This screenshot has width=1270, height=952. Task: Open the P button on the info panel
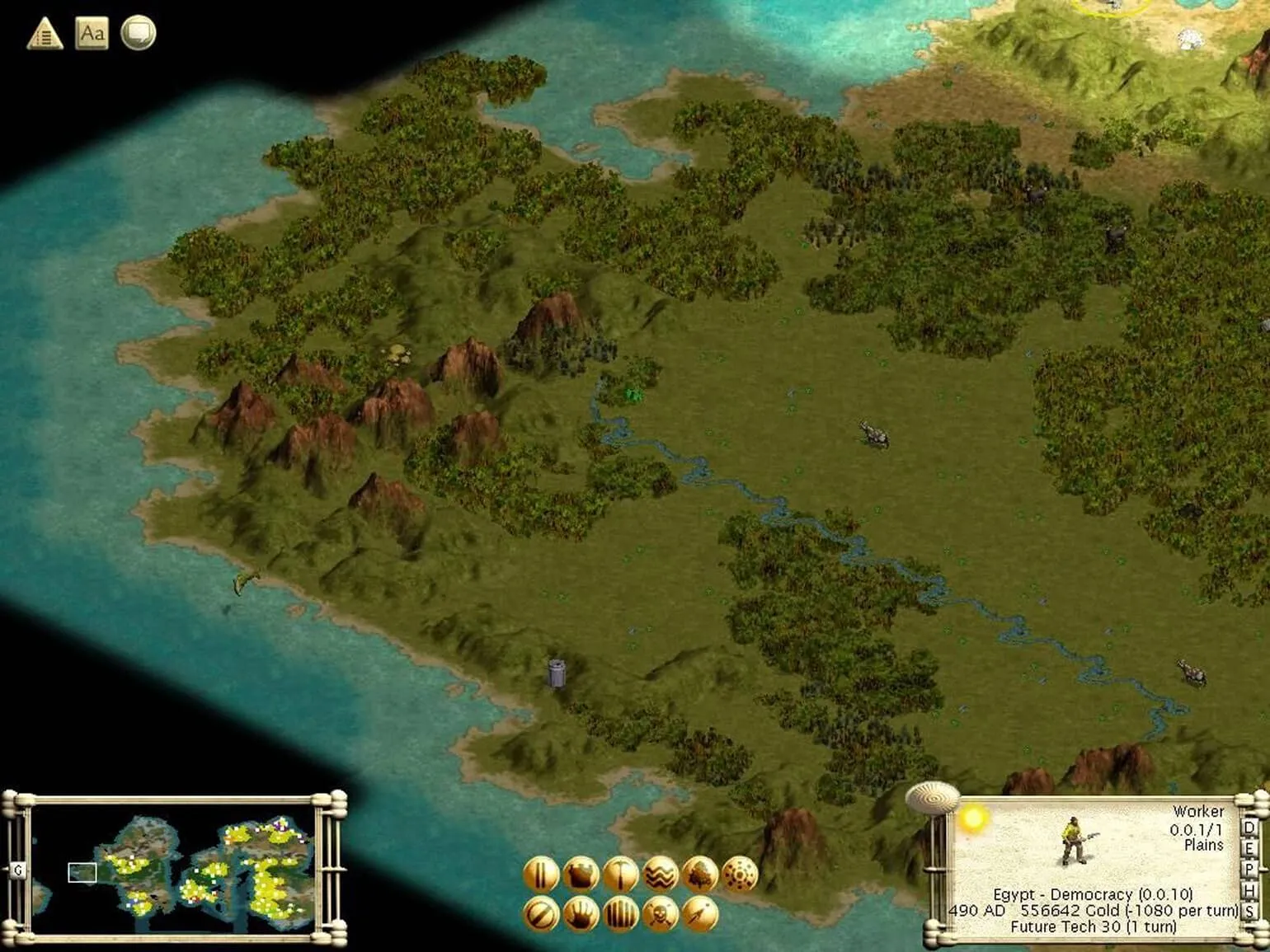pyautogui.click(x=1249, y=870)
